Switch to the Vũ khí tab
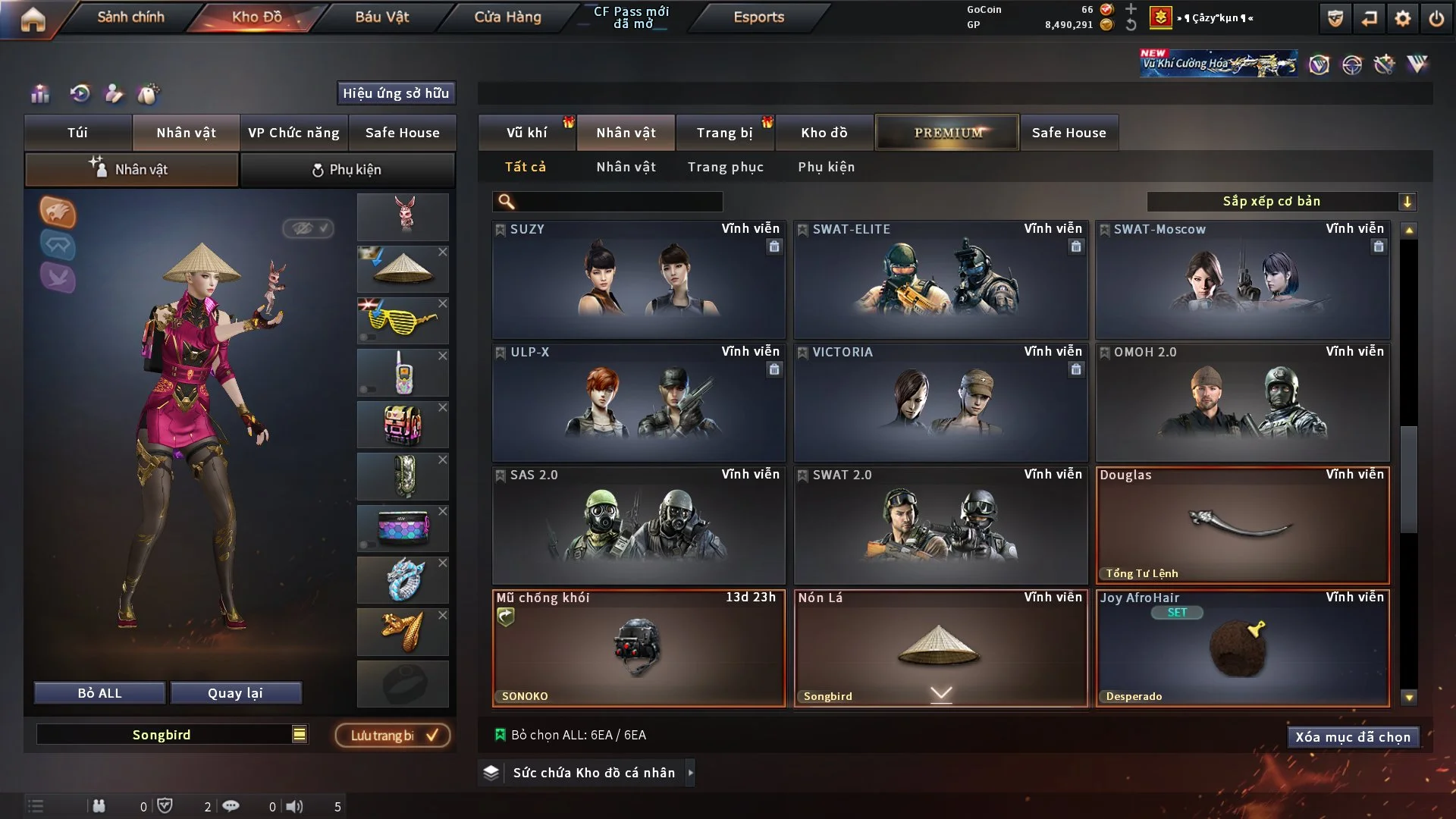 526,133
